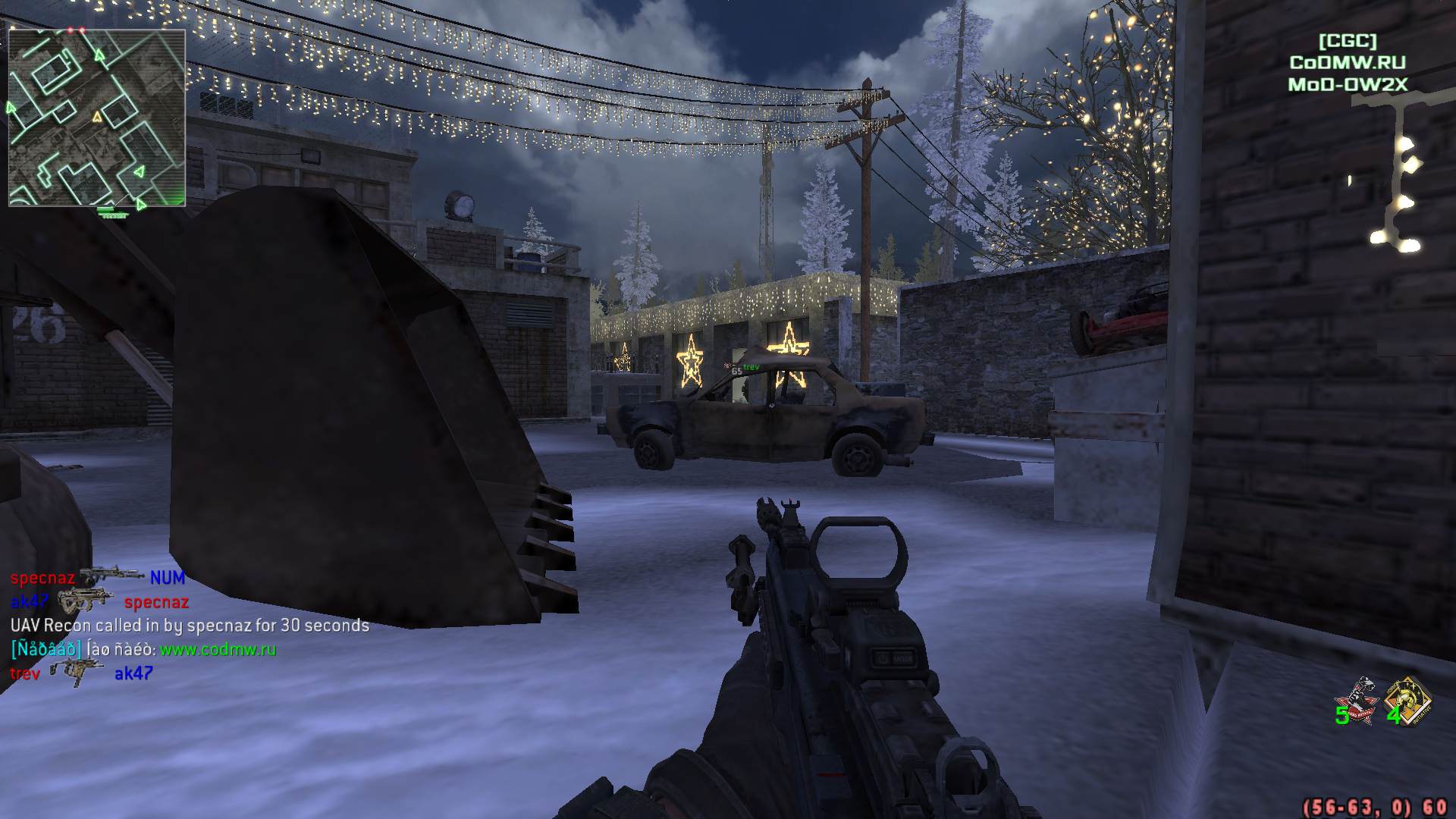Select the yellow player arrow on minimap
Viewport: 1456px width, 819px height.
(x=96, y=118)
